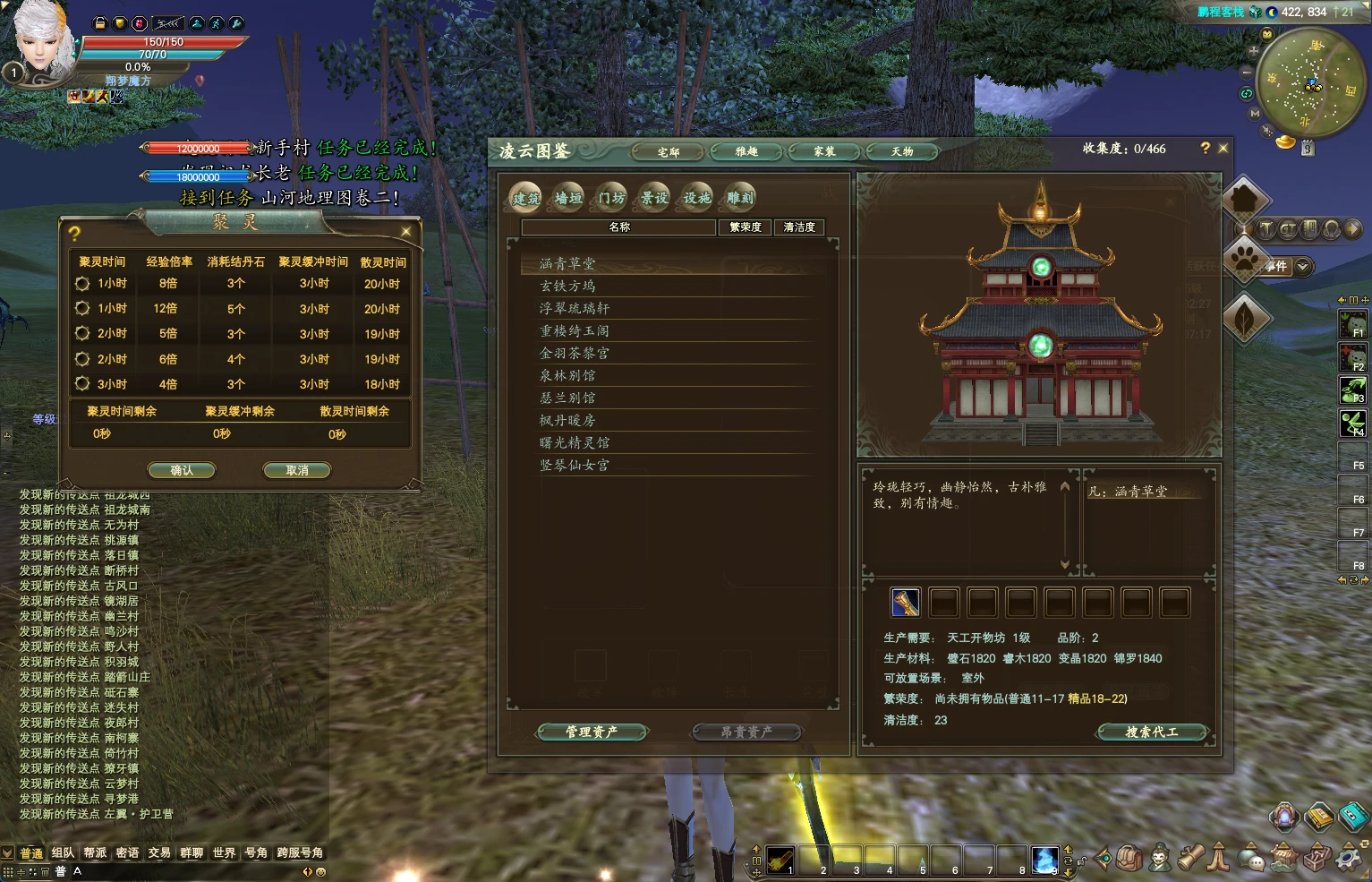The height and width of the screenshot is (882, 1372).
Task: Click the 管理资产 button
Action: pos(592,732)
